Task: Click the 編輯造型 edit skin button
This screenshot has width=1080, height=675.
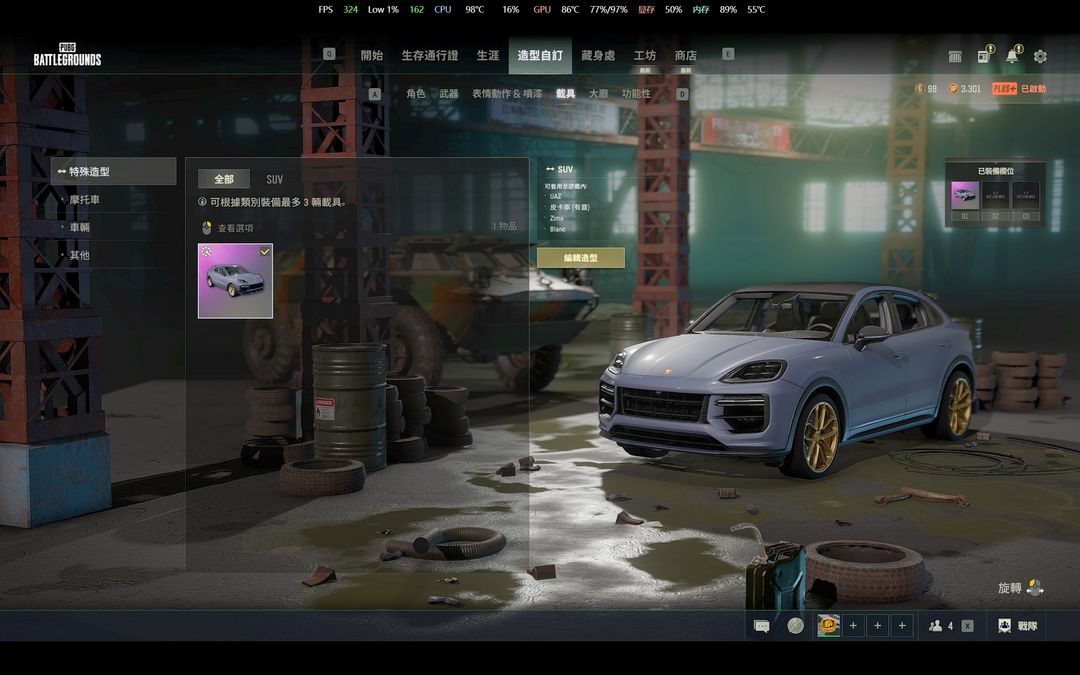Action: tap(580, 258)
